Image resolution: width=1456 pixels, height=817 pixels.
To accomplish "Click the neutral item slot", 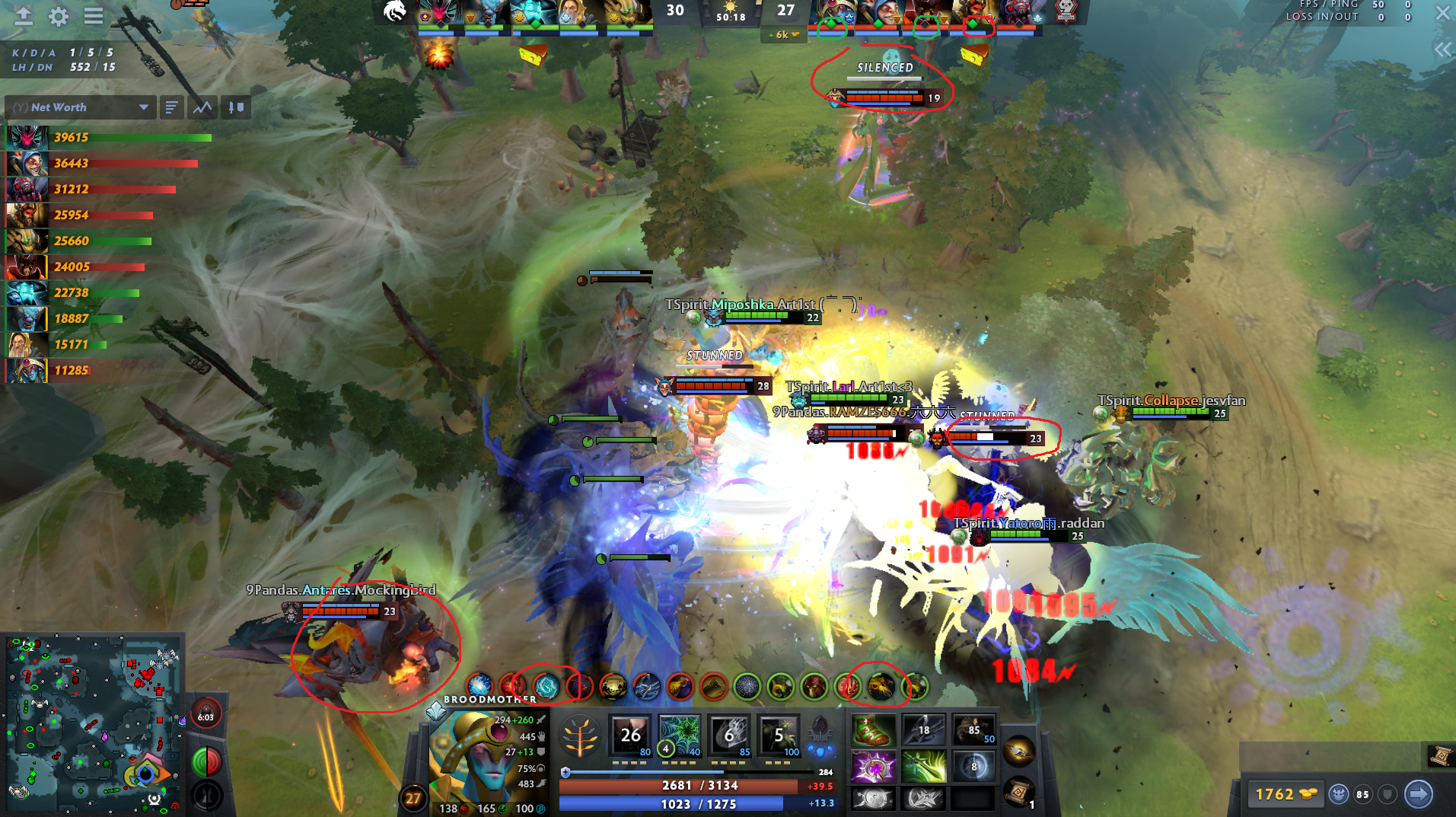I will [x=1019, y=752].
